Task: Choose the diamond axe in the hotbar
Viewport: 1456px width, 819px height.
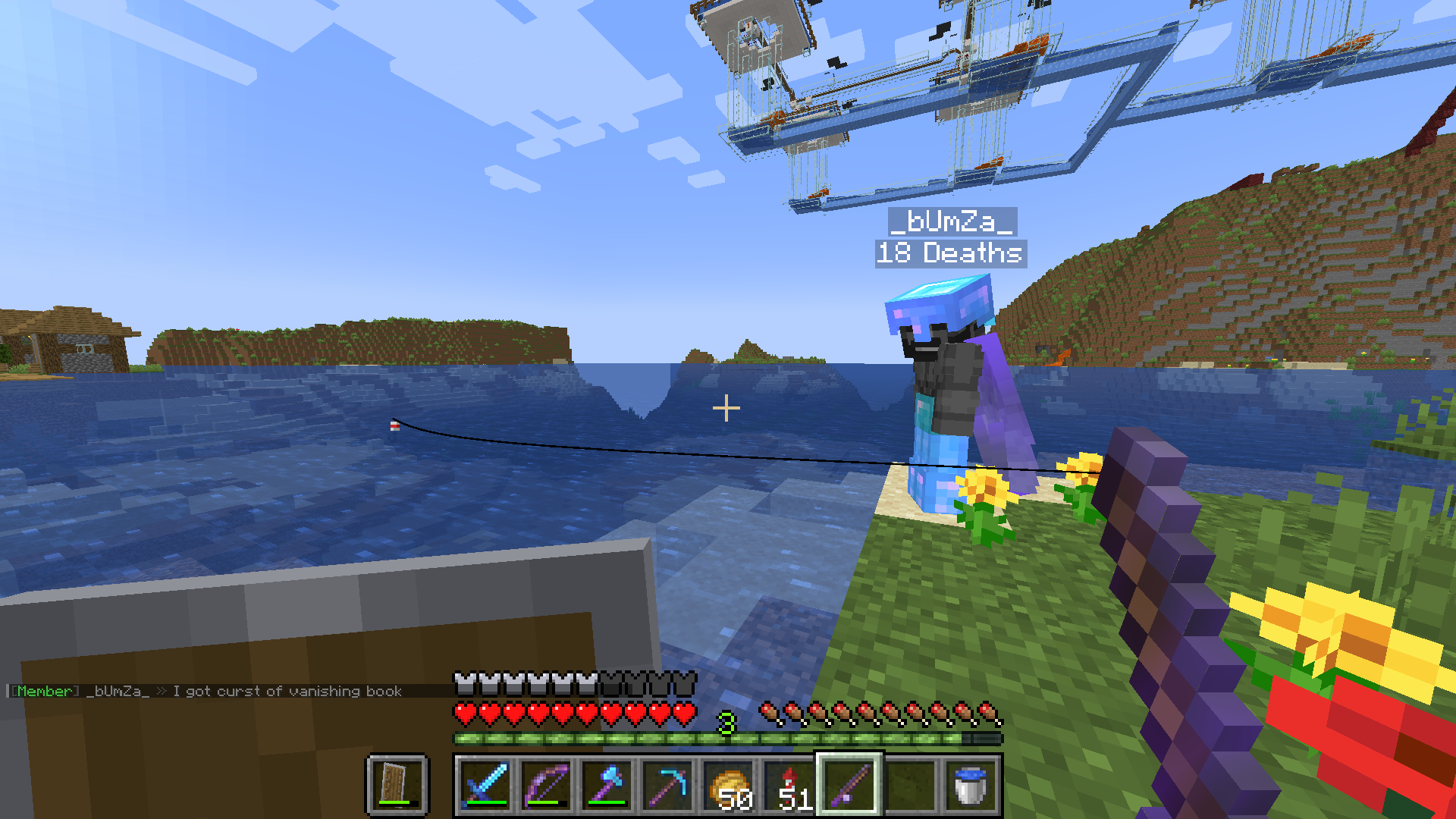Action: click(607, 785)
